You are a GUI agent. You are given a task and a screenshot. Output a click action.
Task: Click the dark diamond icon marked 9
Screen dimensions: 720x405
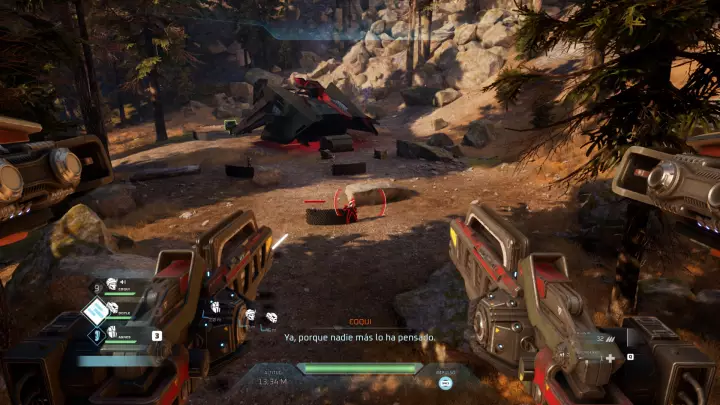click(x=96, y=289)
